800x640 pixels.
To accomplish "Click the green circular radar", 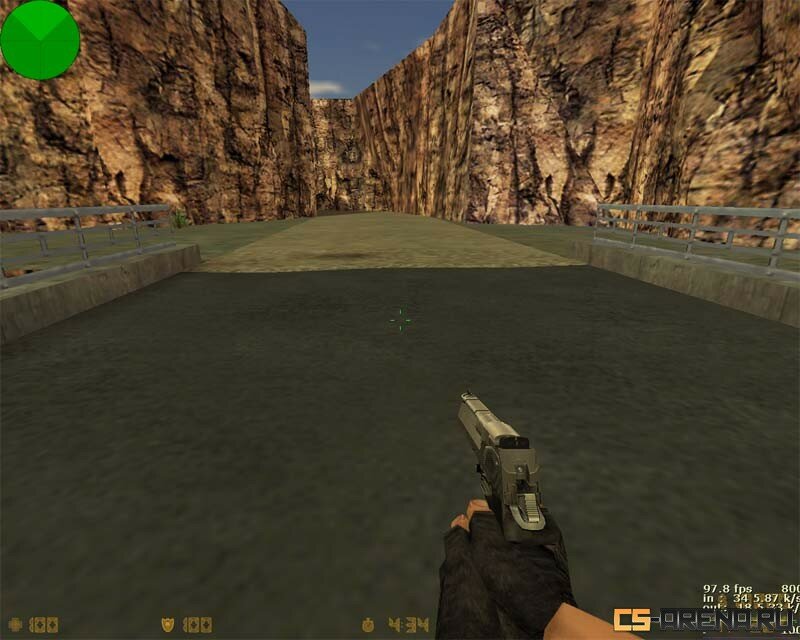I will [40, 39].
